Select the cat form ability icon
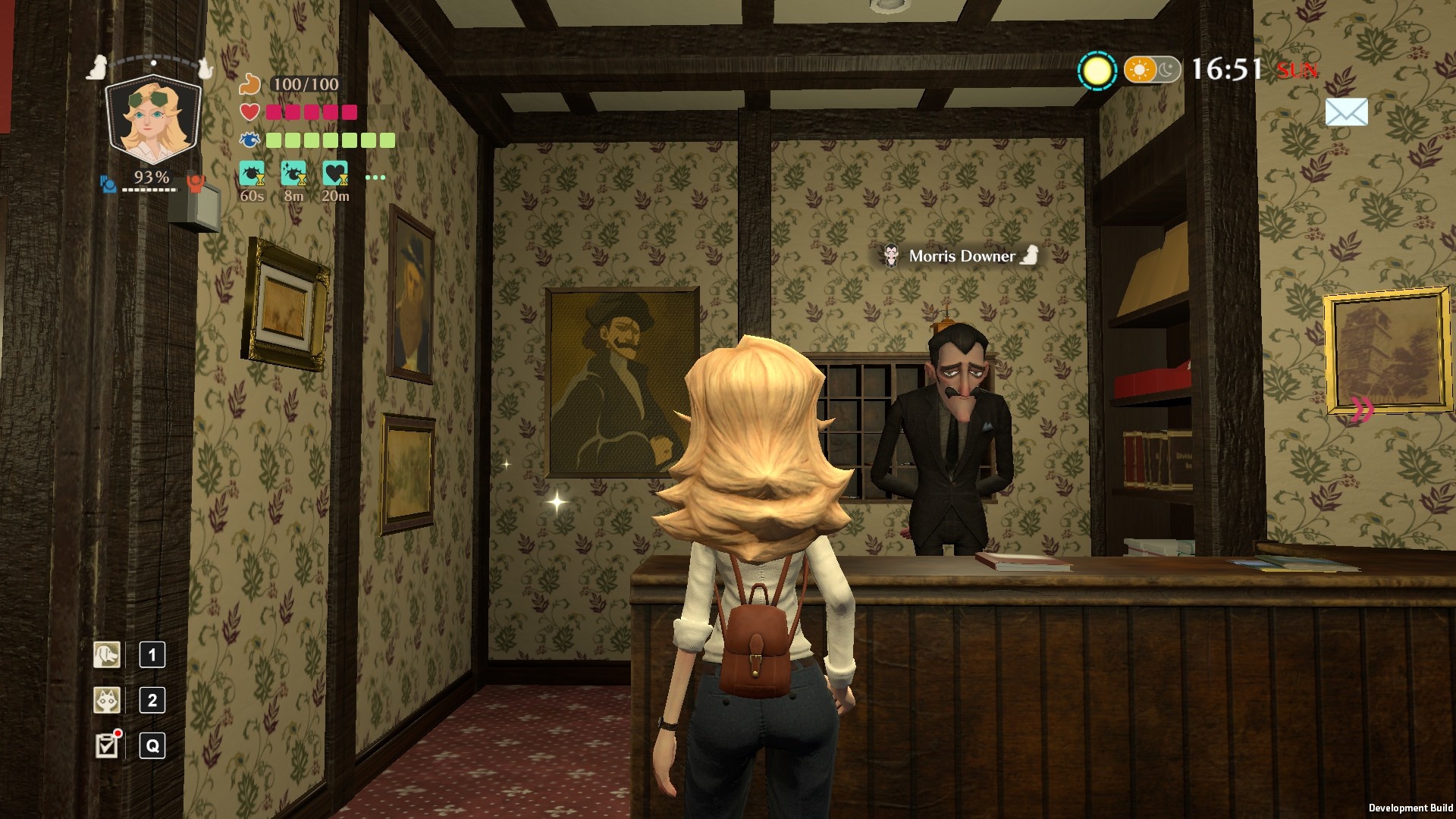 pyautogui.click(x=107, y=700)
